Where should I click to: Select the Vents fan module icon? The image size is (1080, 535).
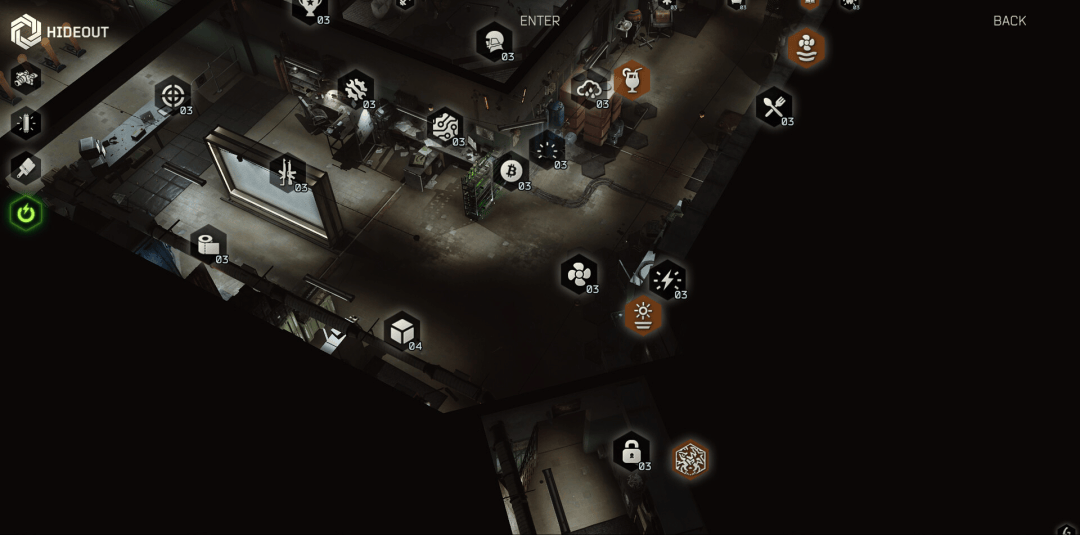(579, 274)
